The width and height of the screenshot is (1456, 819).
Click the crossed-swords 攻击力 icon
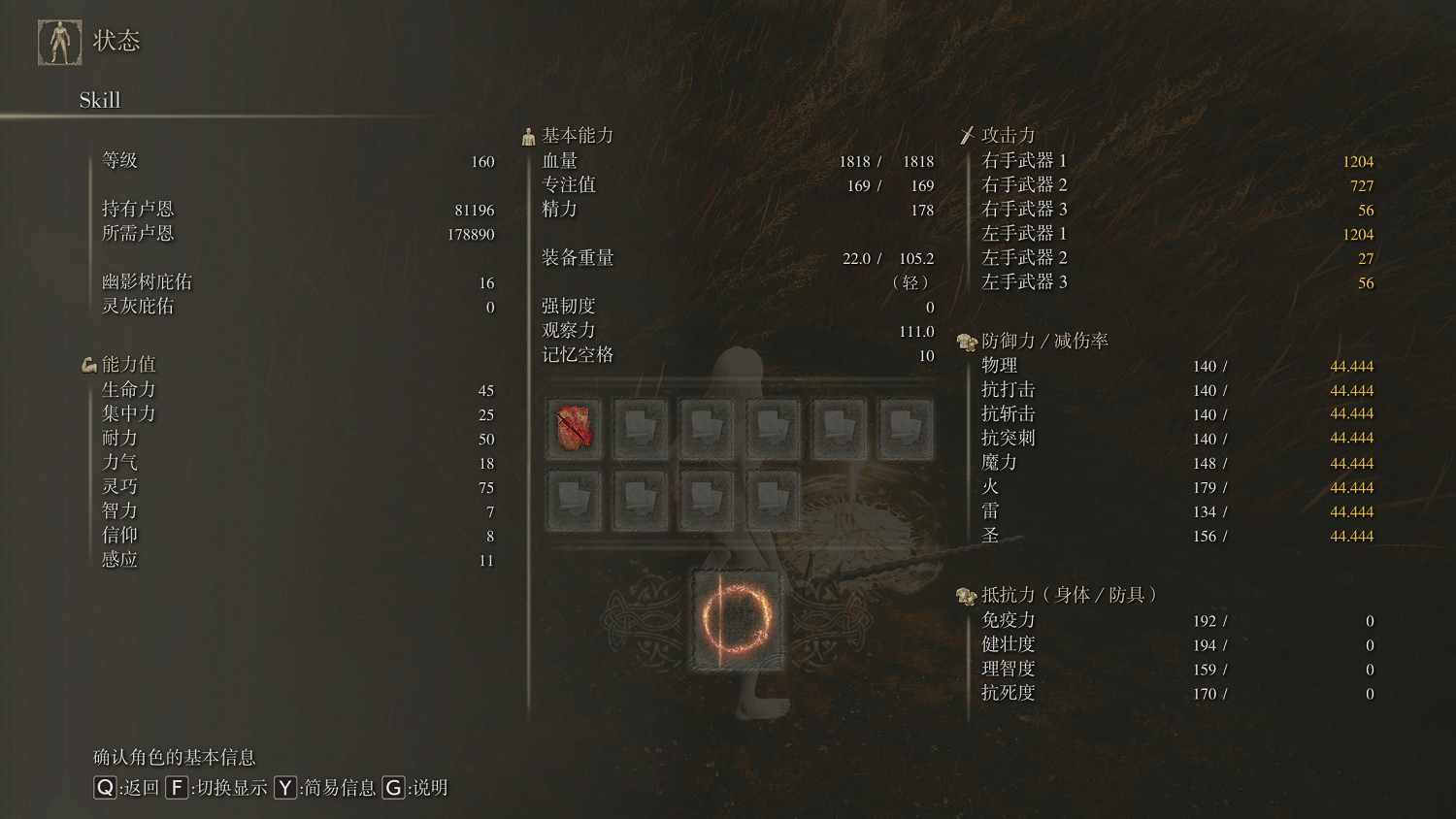pyautogui.click(x=968, y=135)
